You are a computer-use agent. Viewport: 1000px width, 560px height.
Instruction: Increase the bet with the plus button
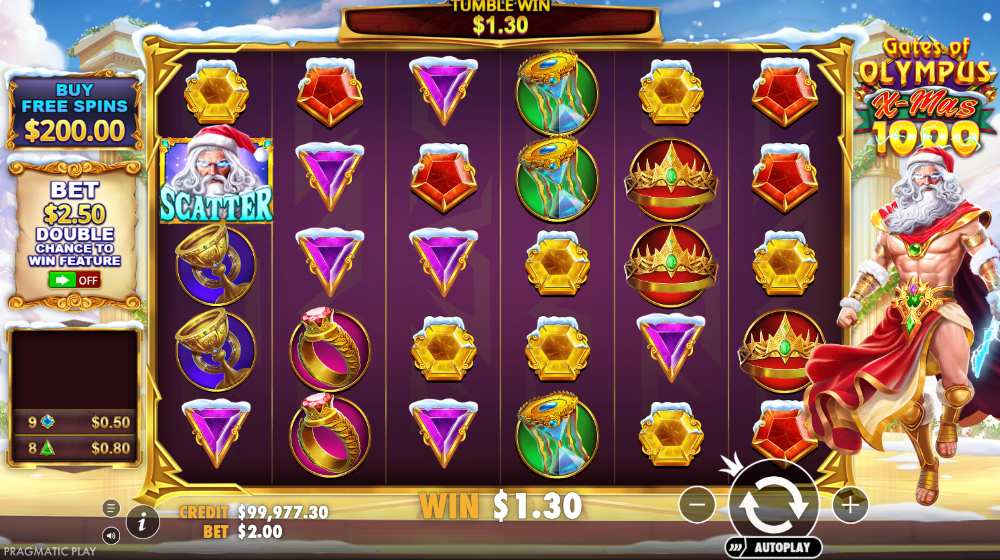[x=850, y=505]
